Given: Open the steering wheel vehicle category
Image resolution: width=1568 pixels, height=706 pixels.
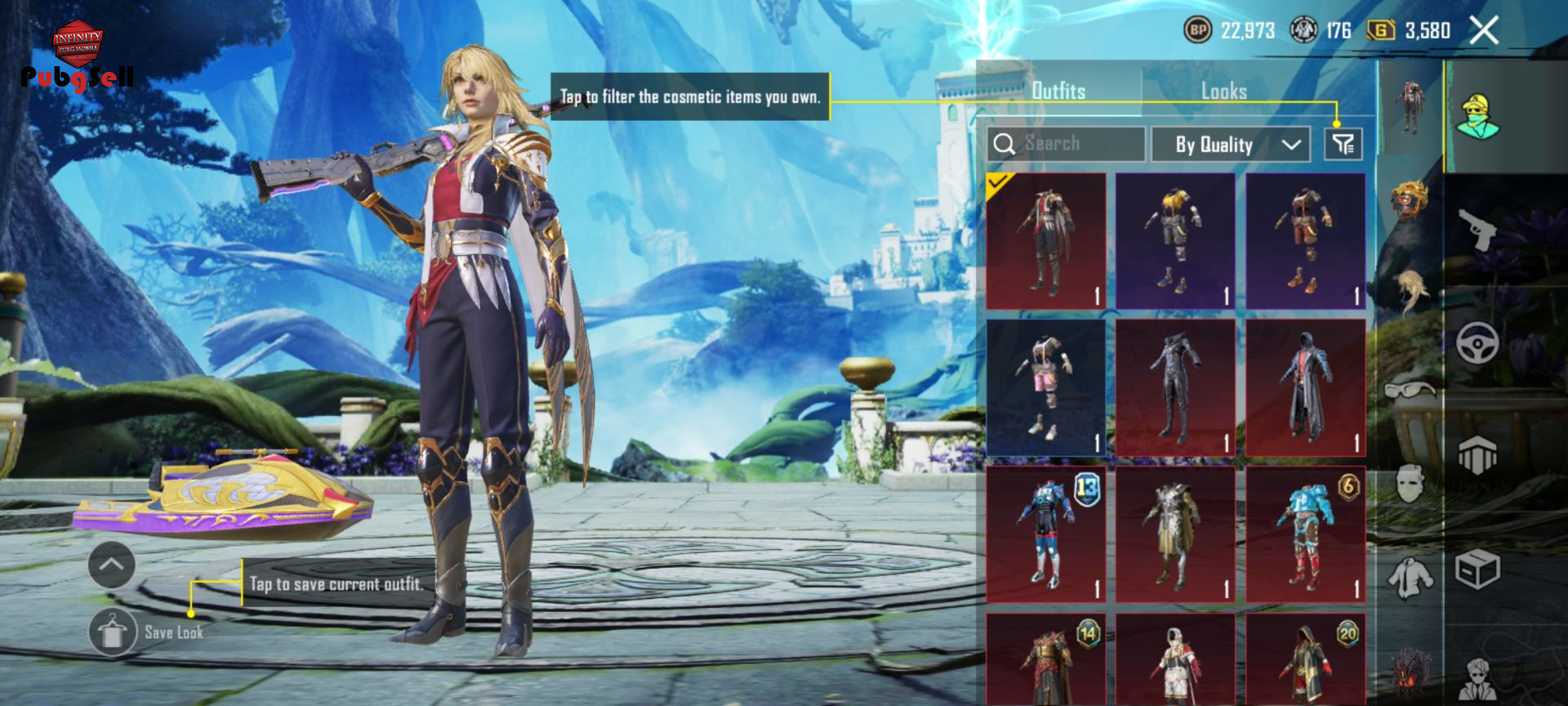Looking at the screenshot, I should point(1478,343).
